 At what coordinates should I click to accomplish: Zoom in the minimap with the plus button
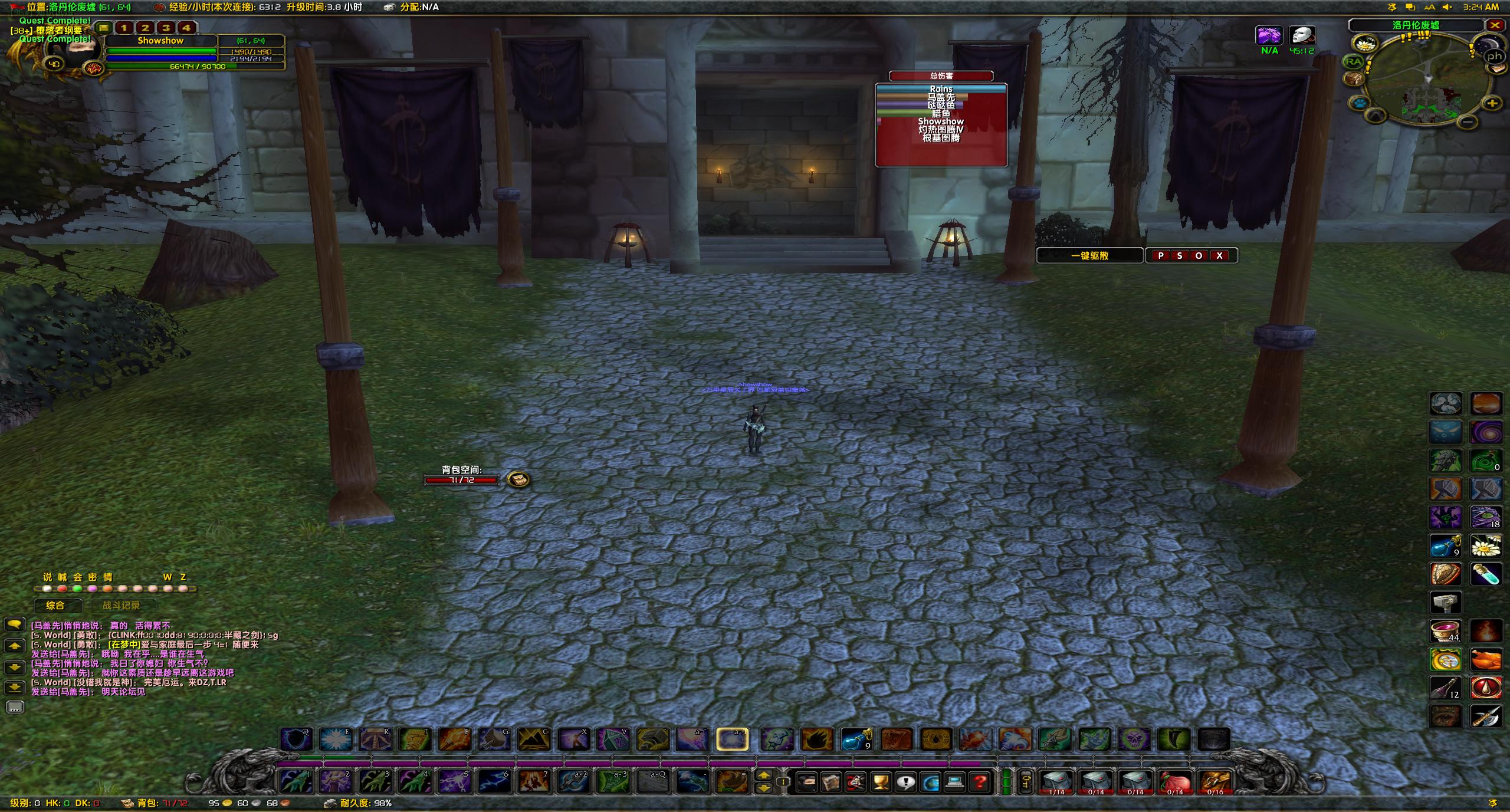(x=1492, y=104)
